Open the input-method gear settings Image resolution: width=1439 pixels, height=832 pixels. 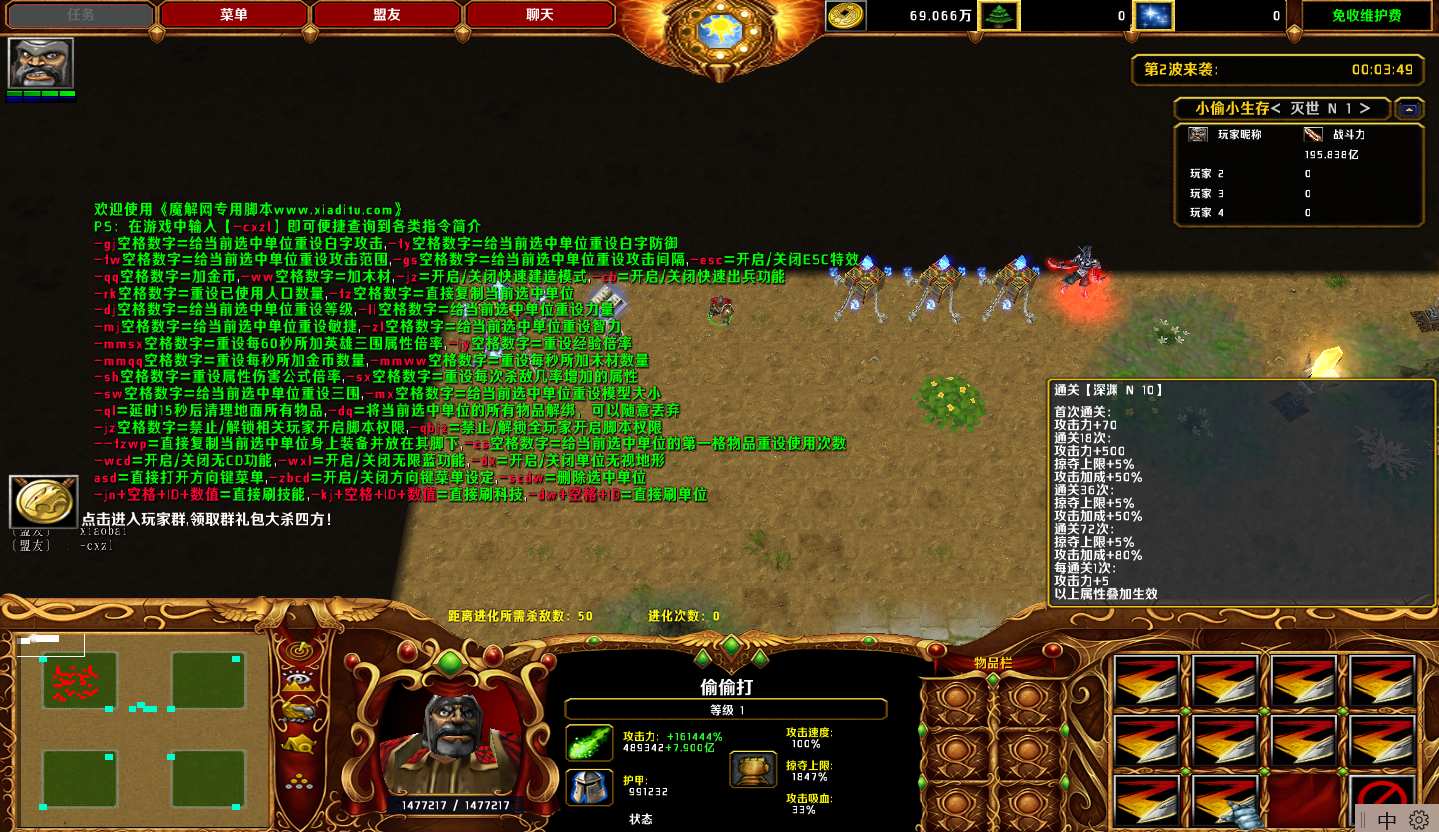[1418, 820]
